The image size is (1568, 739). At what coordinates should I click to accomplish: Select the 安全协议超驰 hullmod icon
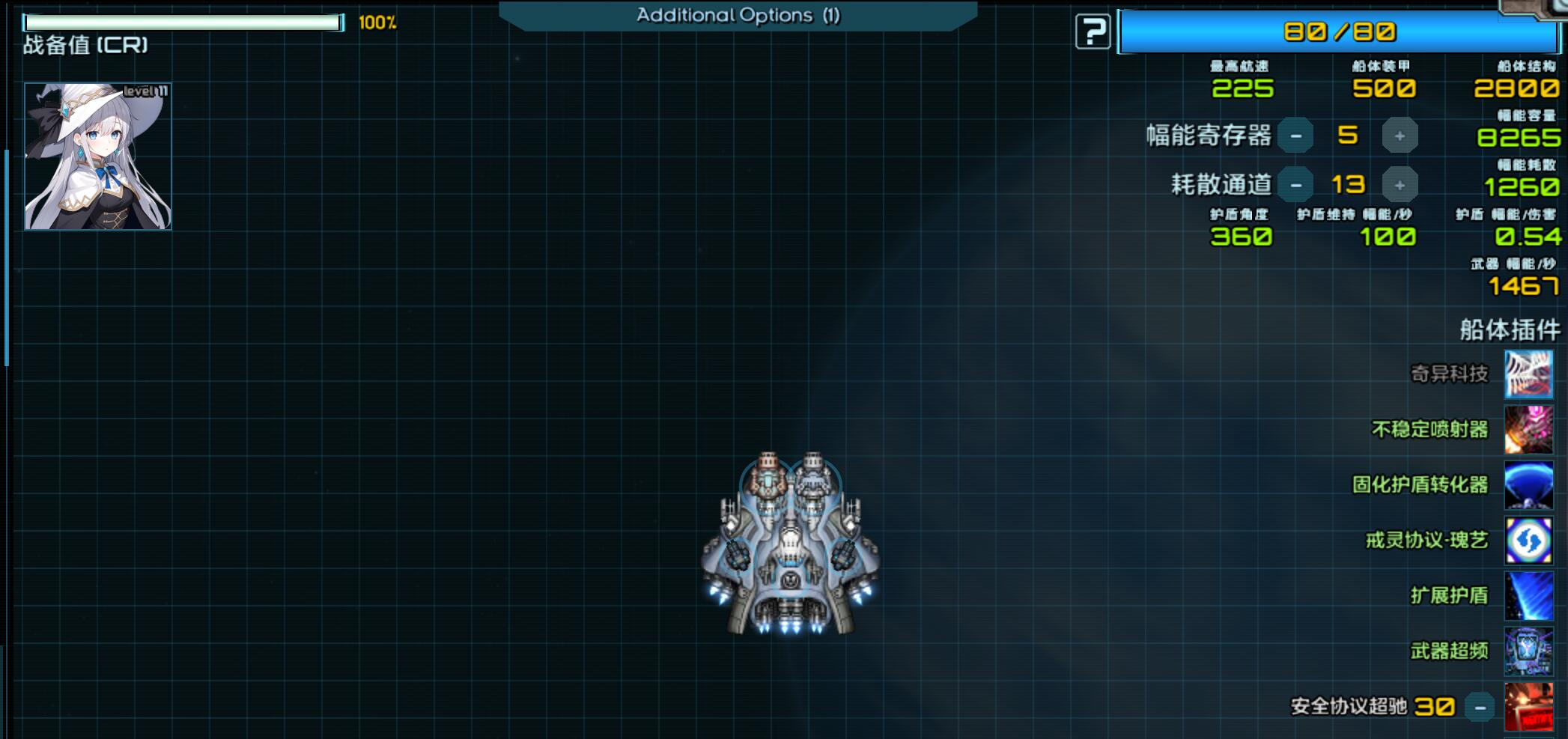click(x=1528, y=706)
